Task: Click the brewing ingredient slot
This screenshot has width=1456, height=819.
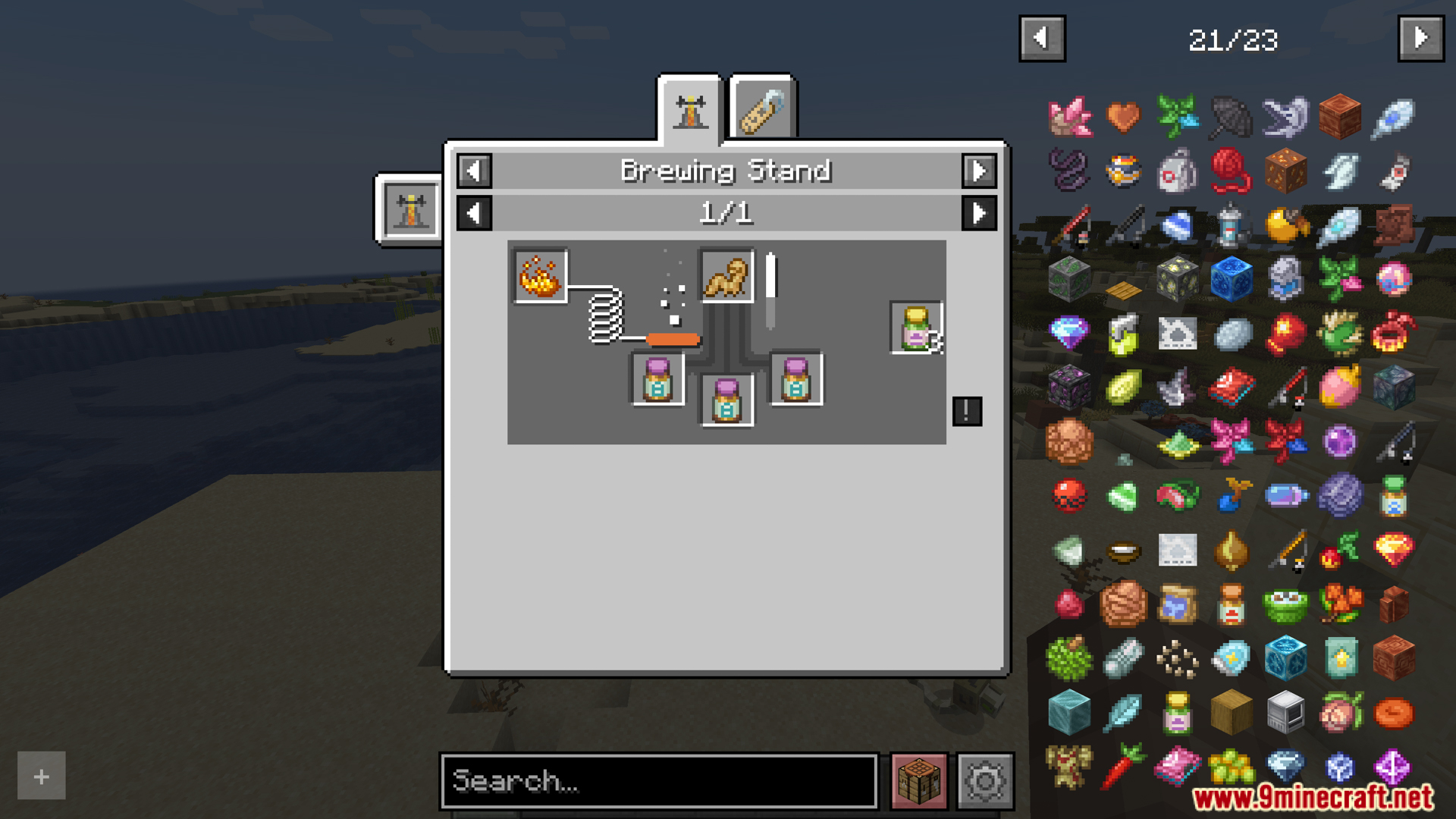Action: pyautogui.click(x=726, y=276)
